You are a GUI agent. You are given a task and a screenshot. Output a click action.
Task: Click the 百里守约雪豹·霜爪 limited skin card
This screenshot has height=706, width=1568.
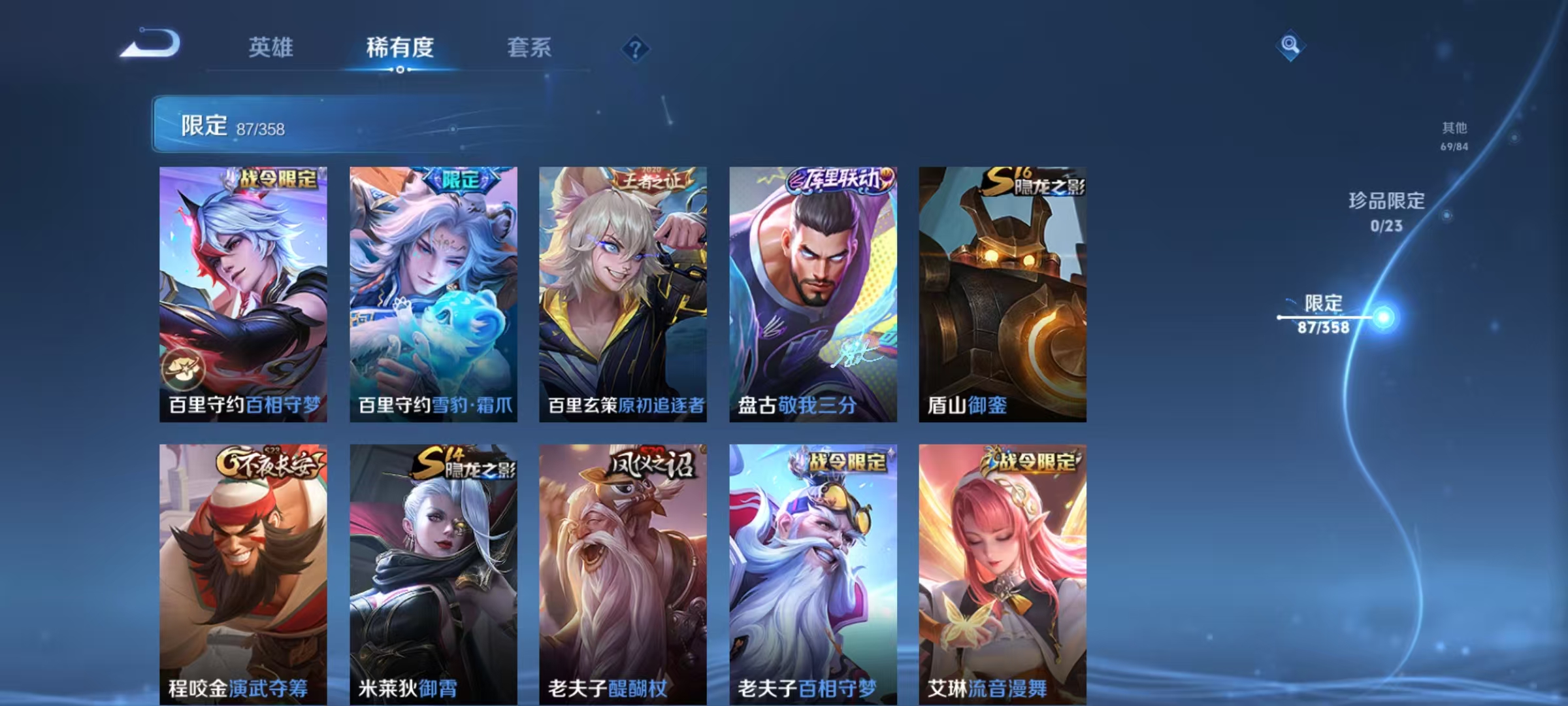tap(433, 288)
